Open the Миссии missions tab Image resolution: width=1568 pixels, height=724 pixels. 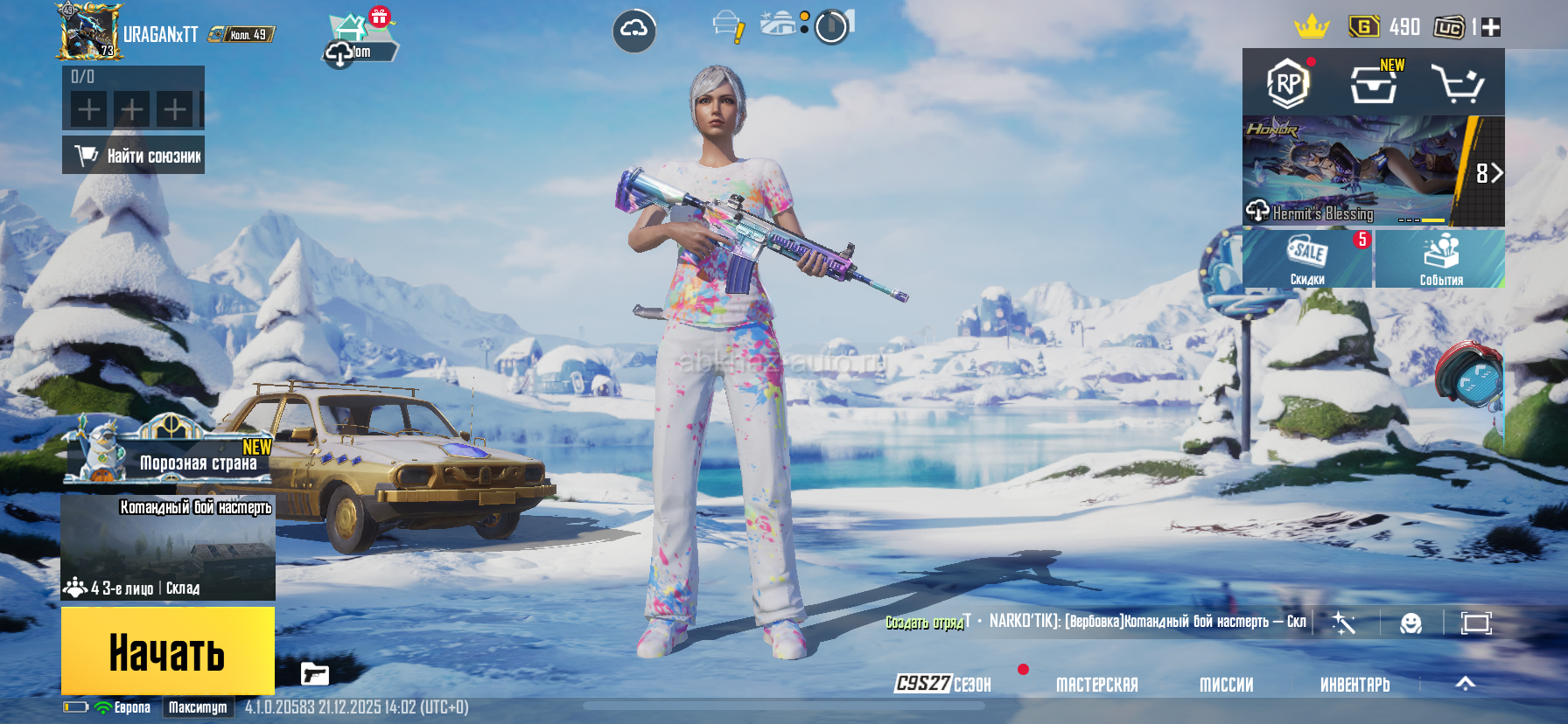1226,685
